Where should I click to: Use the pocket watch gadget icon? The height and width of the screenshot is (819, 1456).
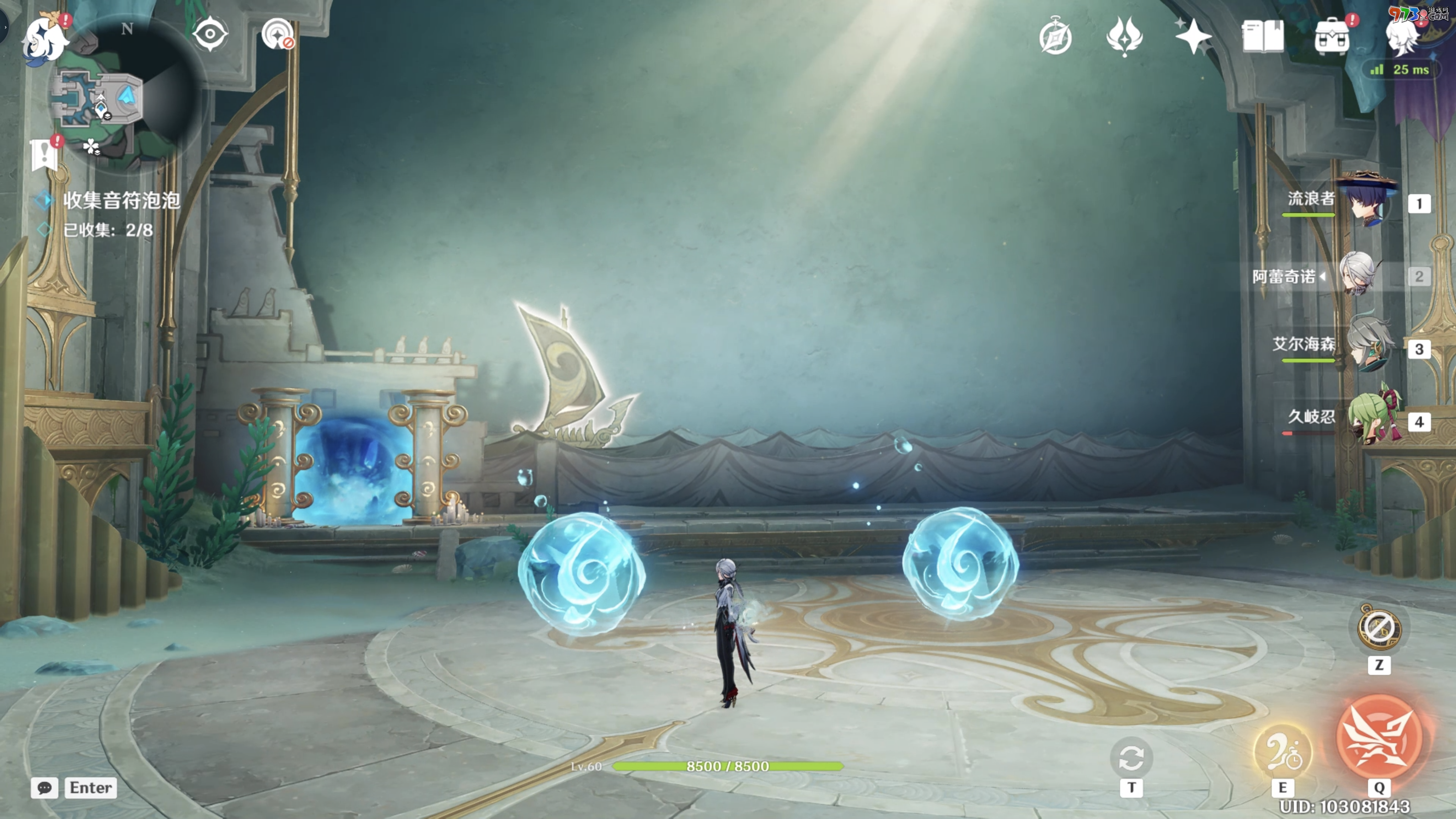(x=1379, y=627)
